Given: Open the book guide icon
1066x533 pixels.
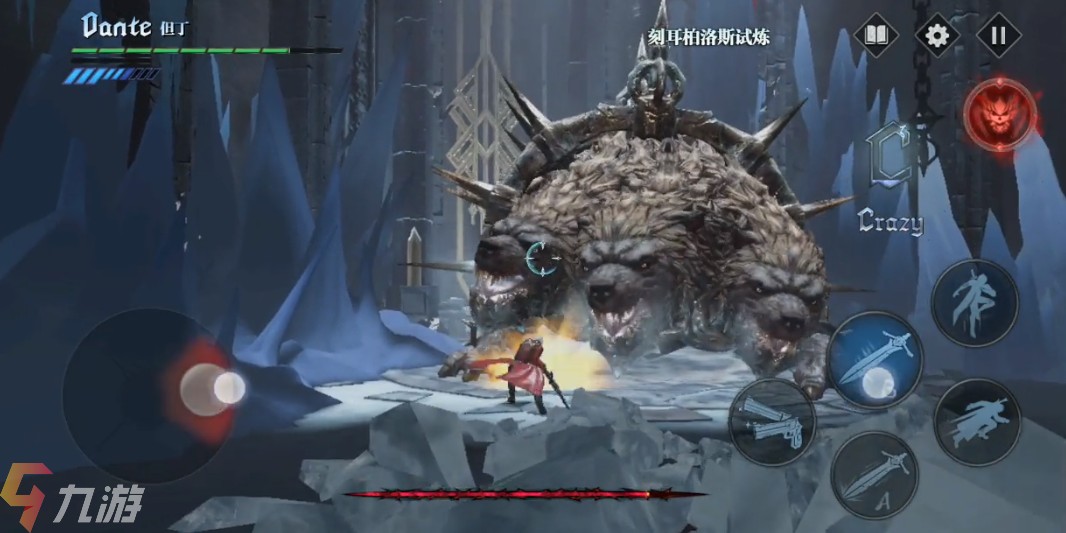Looking at the screenshot, I should [876, 36].
